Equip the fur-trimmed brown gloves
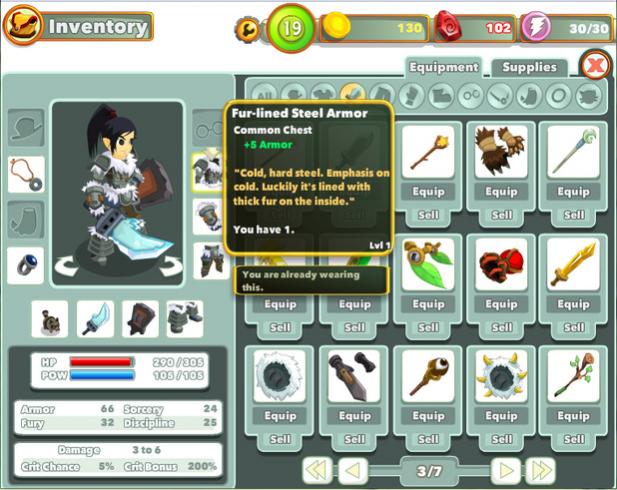Screen dimensions: 617x490 coord(500,191)
